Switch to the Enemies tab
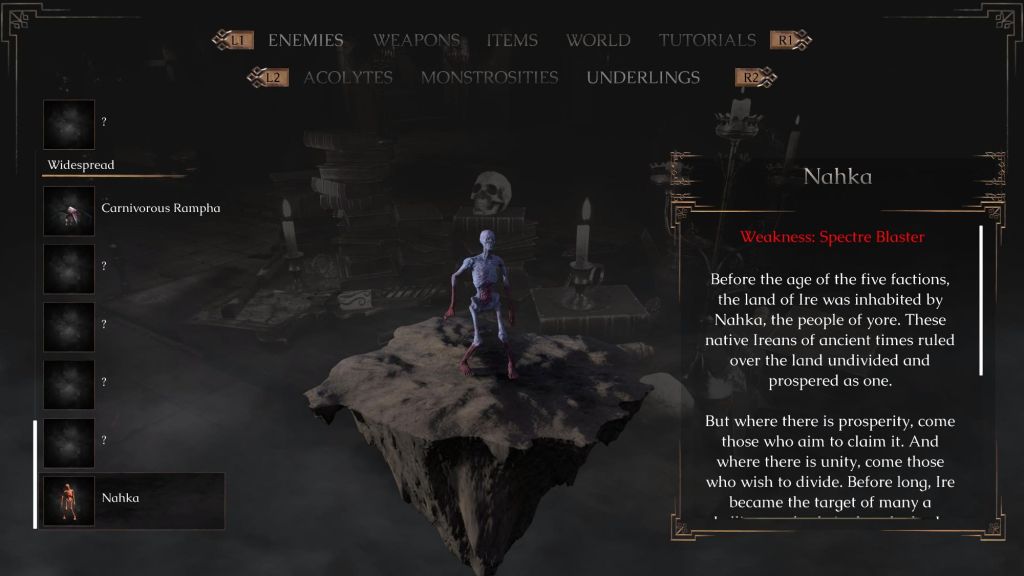Viewport: 1024px width, 576px height. [x=305, y=41]
